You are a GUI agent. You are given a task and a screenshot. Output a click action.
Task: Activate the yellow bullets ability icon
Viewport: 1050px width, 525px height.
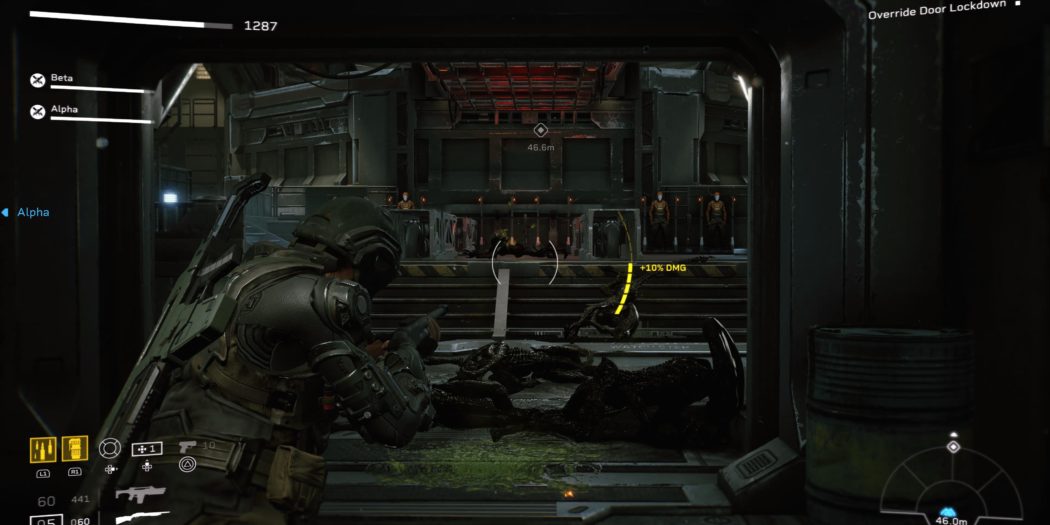coord(43,449)
